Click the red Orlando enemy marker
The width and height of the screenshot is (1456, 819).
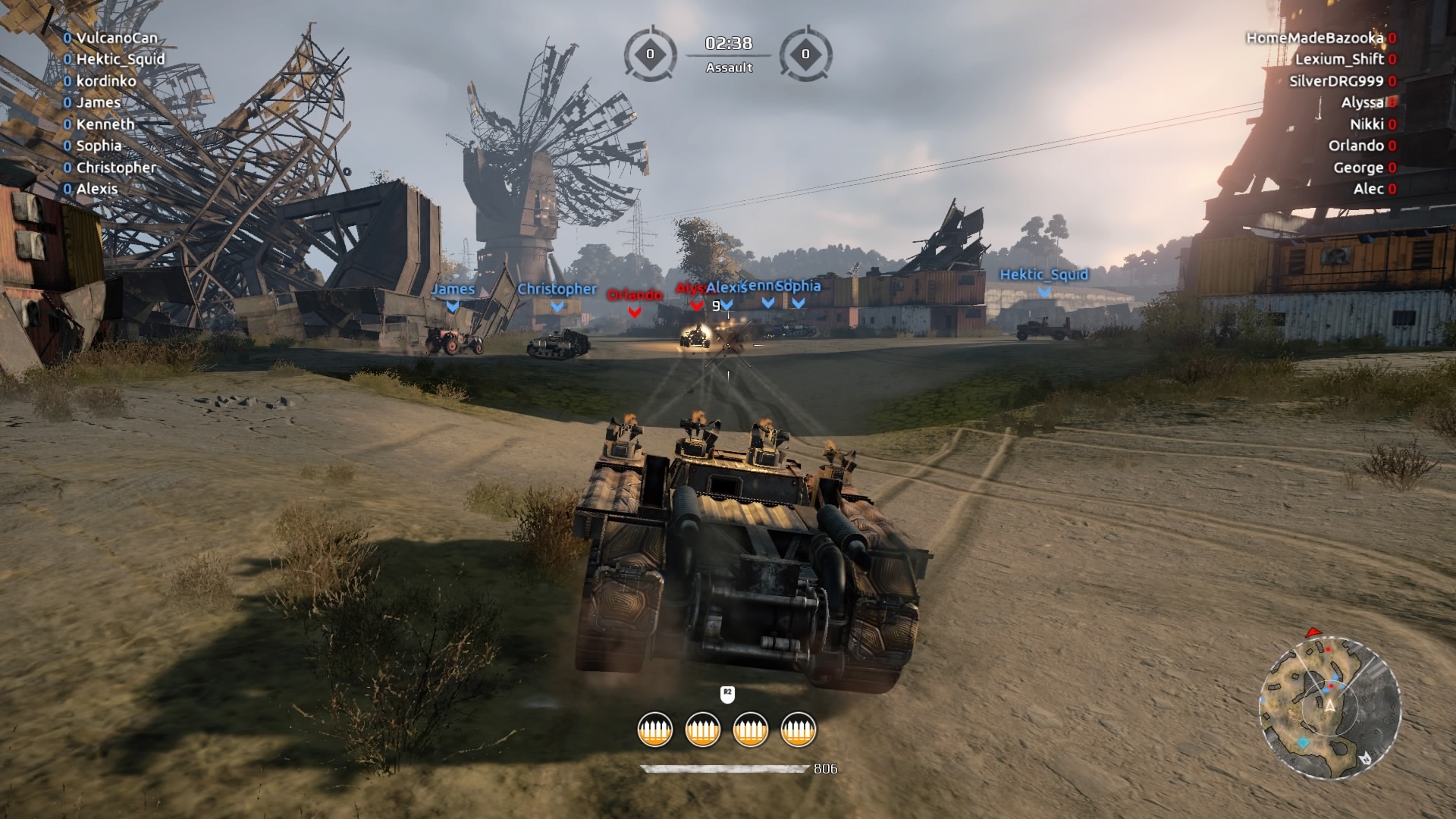coord(635,296)
